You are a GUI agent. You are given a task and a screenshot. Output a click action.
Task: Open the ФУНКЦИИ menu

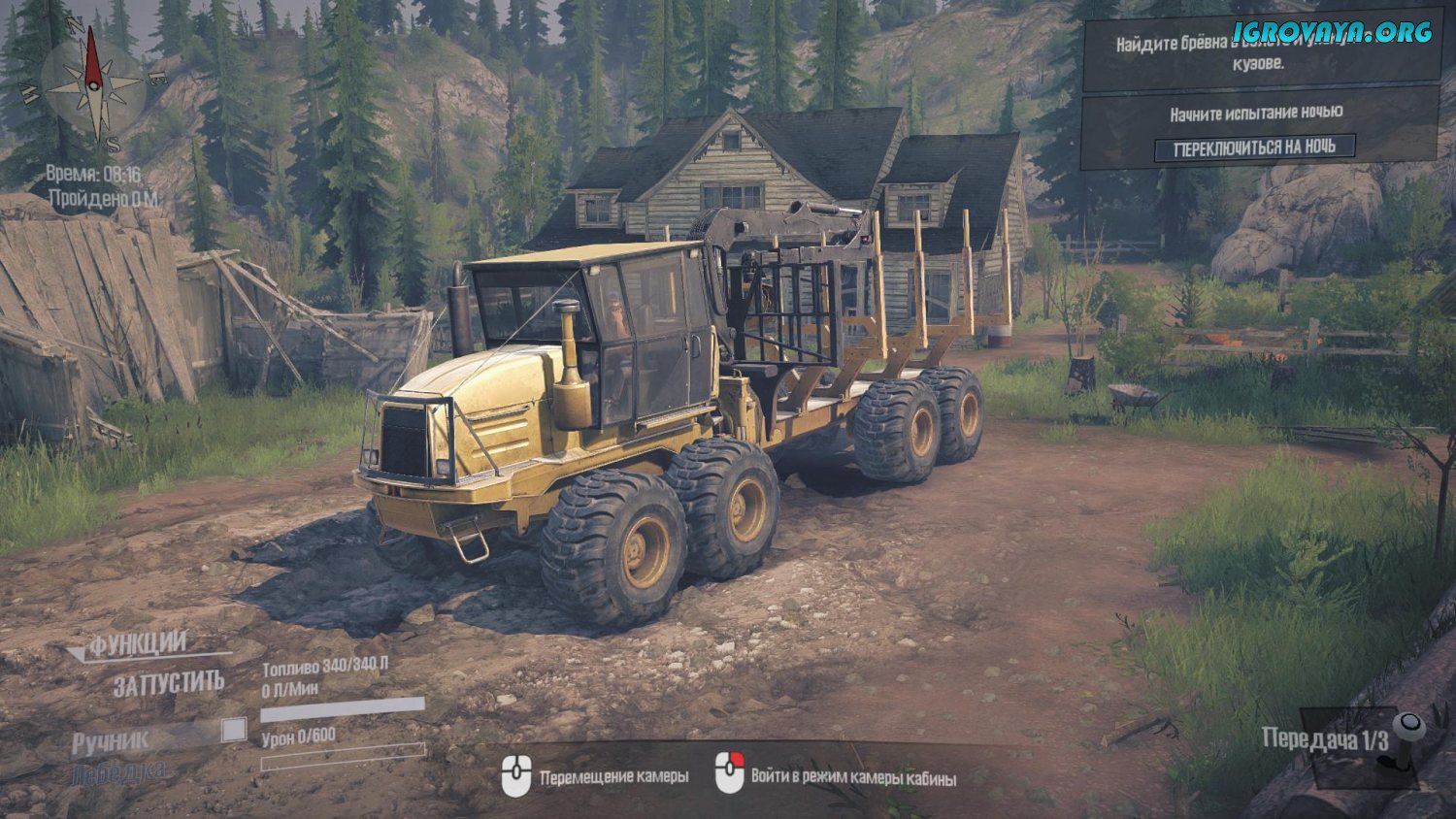tap(138, 644)
